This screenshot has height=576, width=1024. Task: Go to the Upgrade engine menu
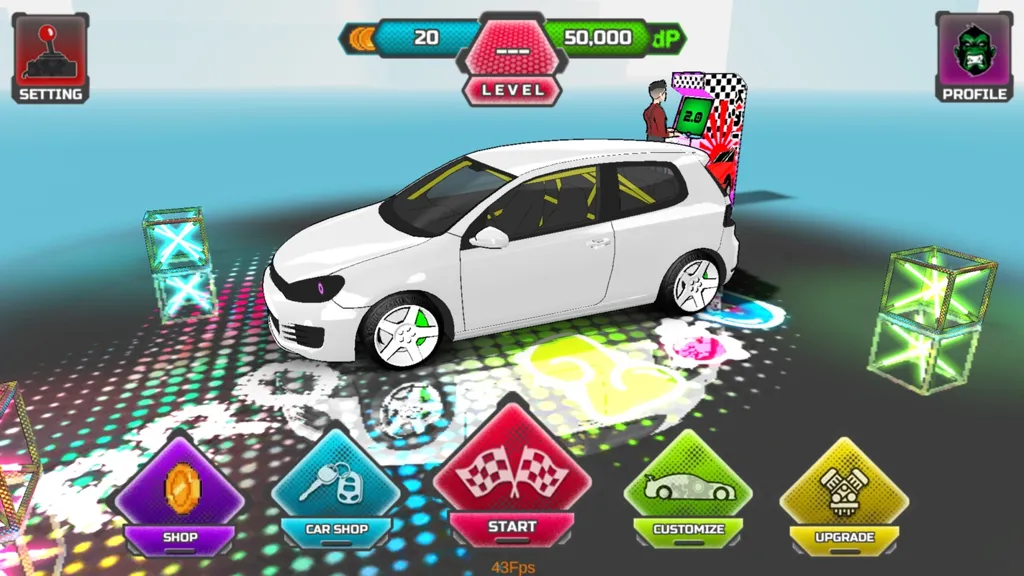coord(844,497)
